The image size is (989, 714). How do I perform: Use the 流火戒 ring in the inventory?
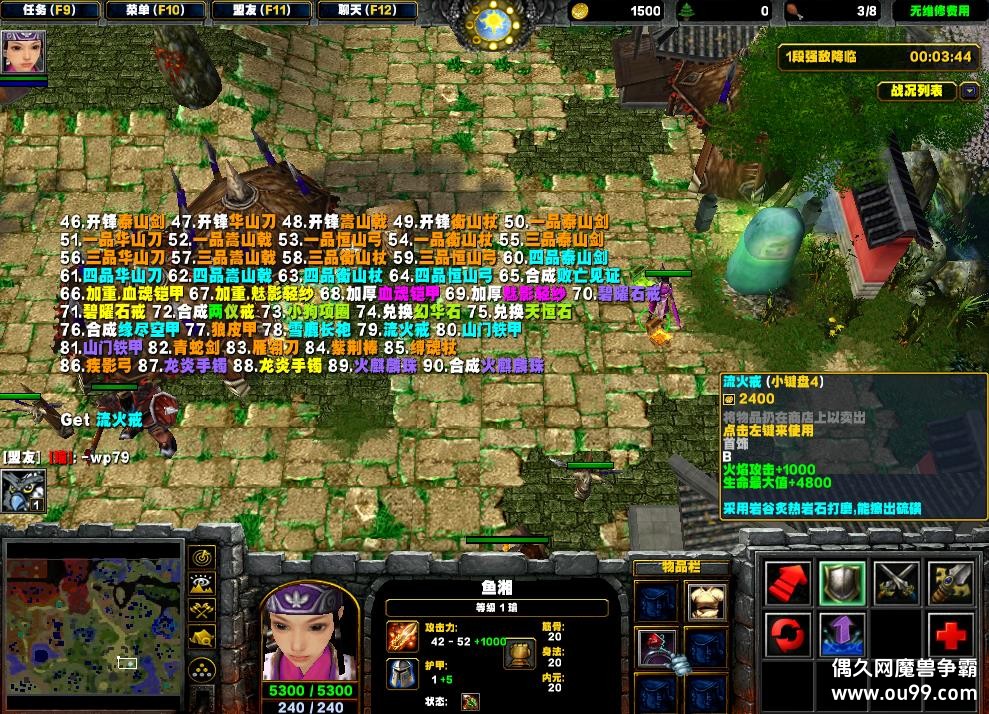coord(657,646)
